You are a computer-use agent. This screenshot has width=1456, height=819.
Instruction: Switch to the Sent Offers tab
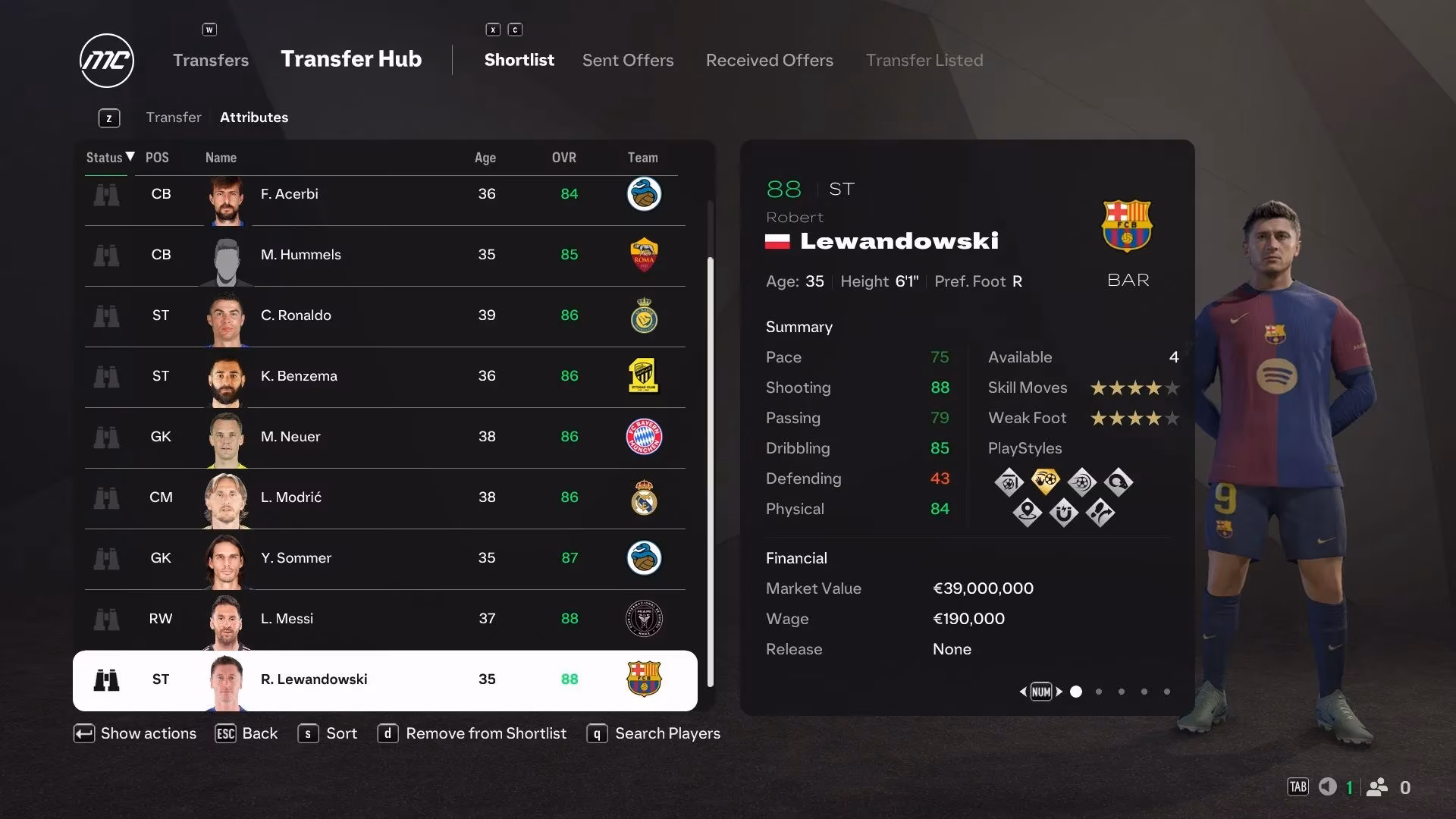pyautogui.click(x=628, y=60)
